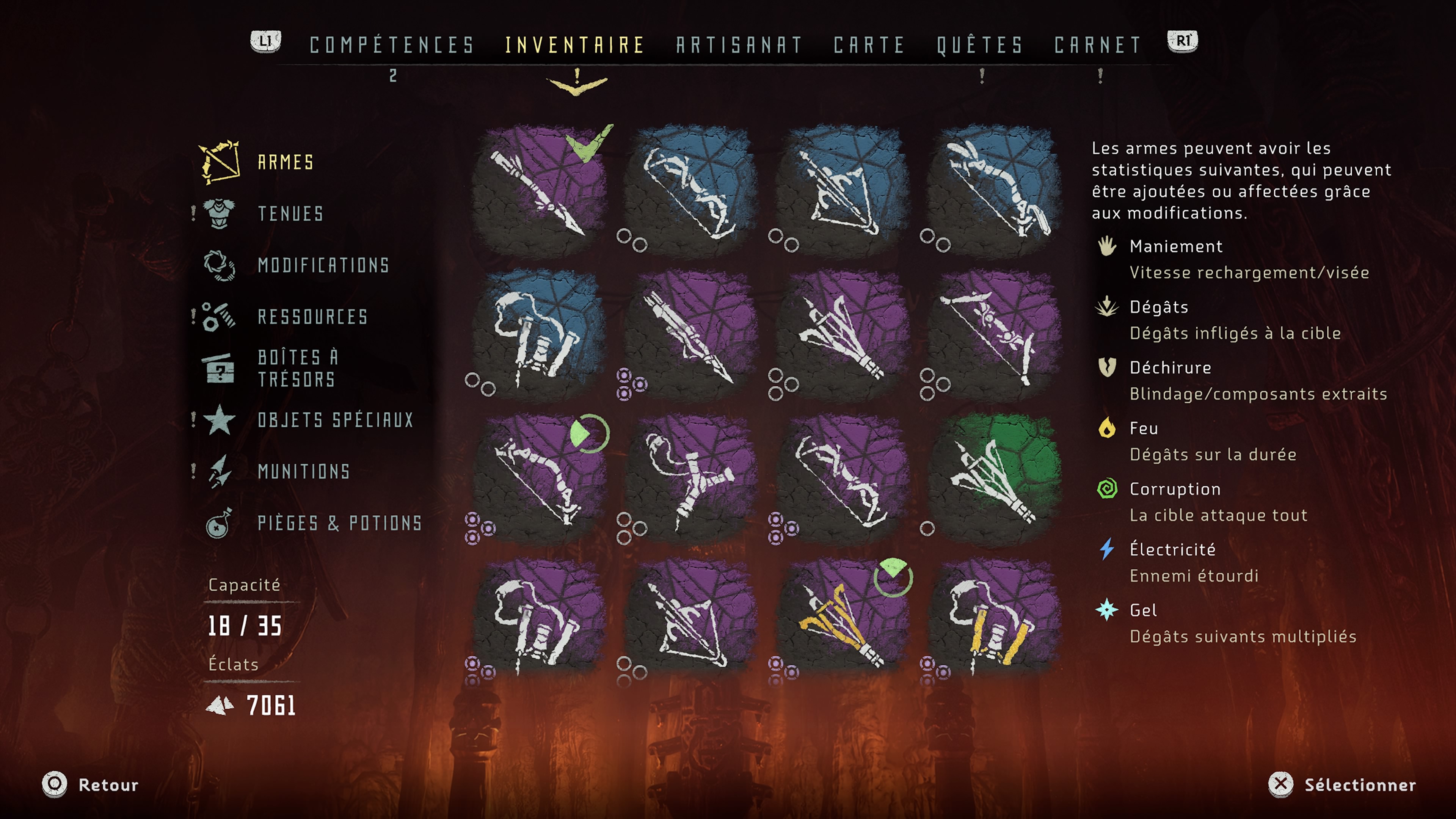Switch to the Compétences tab

click(392, 45)
